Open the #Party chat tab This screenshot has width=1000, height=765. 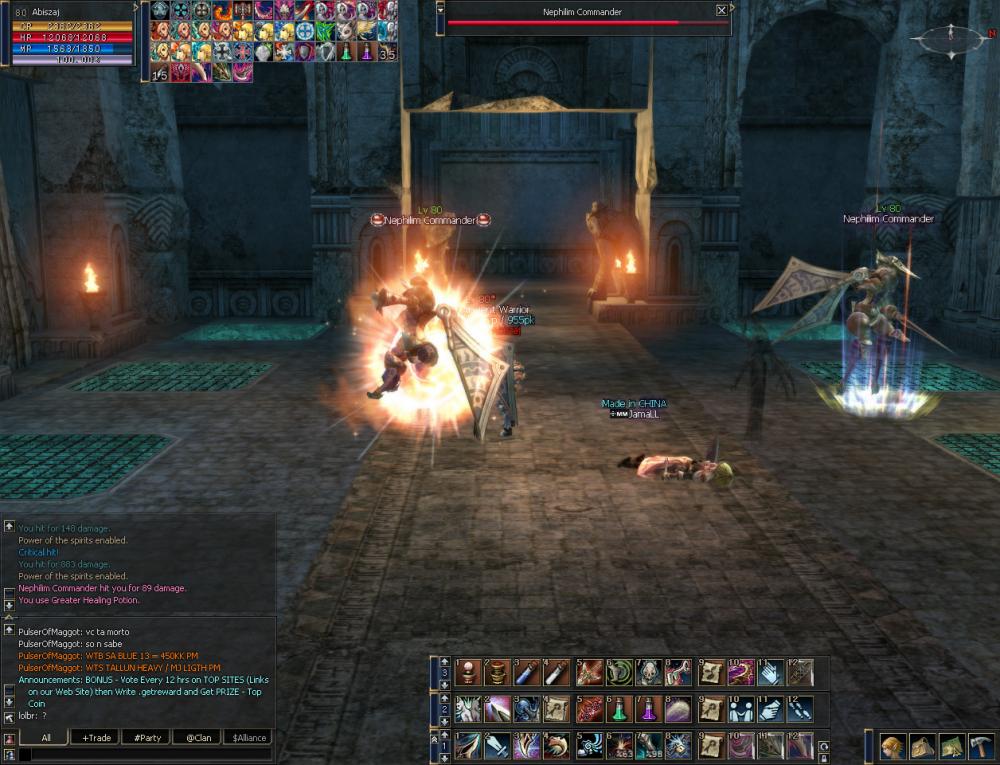pyautogui.click(x=147, y=738)
